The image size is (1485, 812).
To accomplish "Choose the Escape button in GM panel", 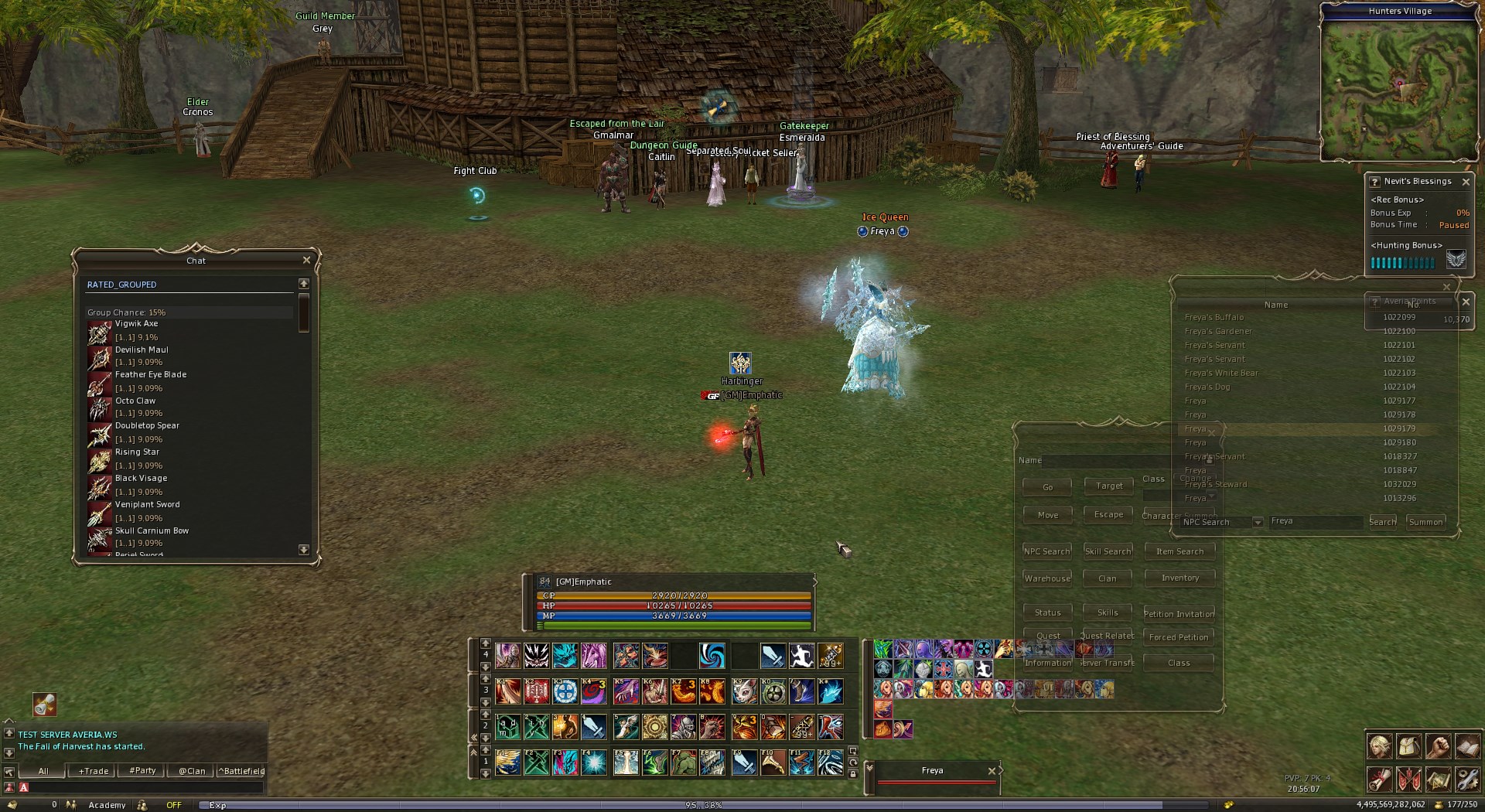I will 1108,514.
